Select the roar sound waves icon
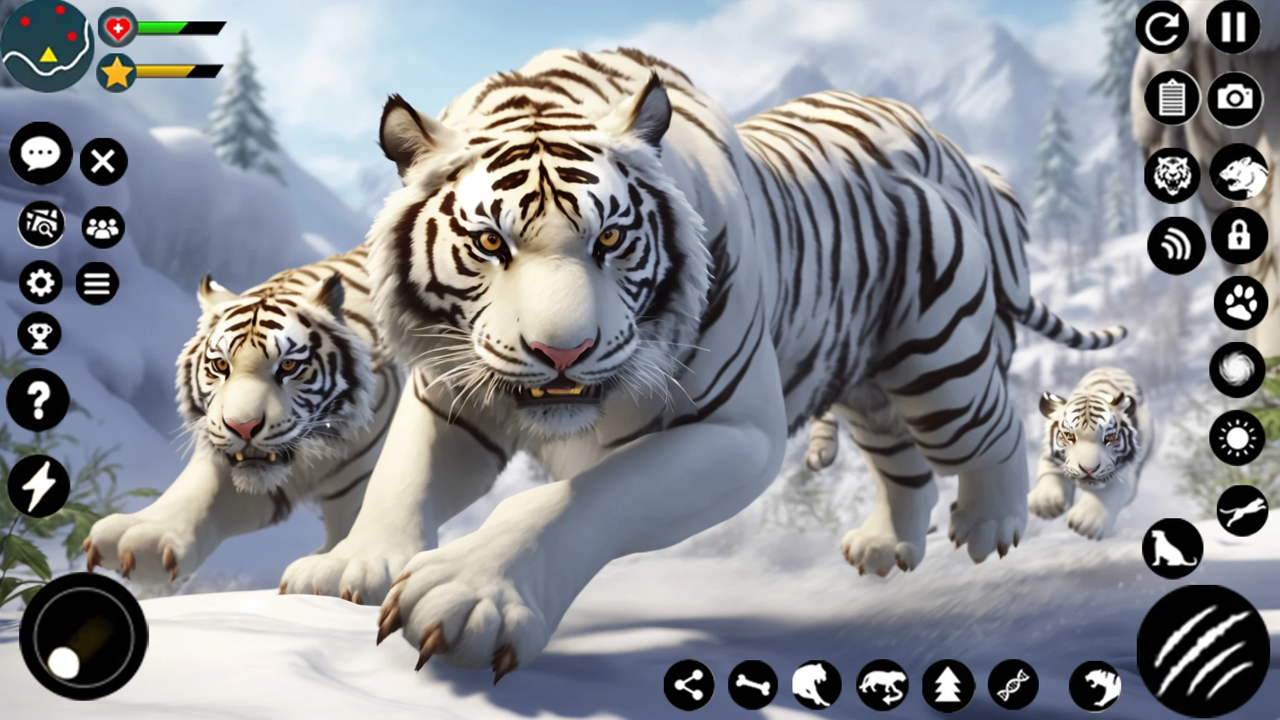 [1176, 245]
